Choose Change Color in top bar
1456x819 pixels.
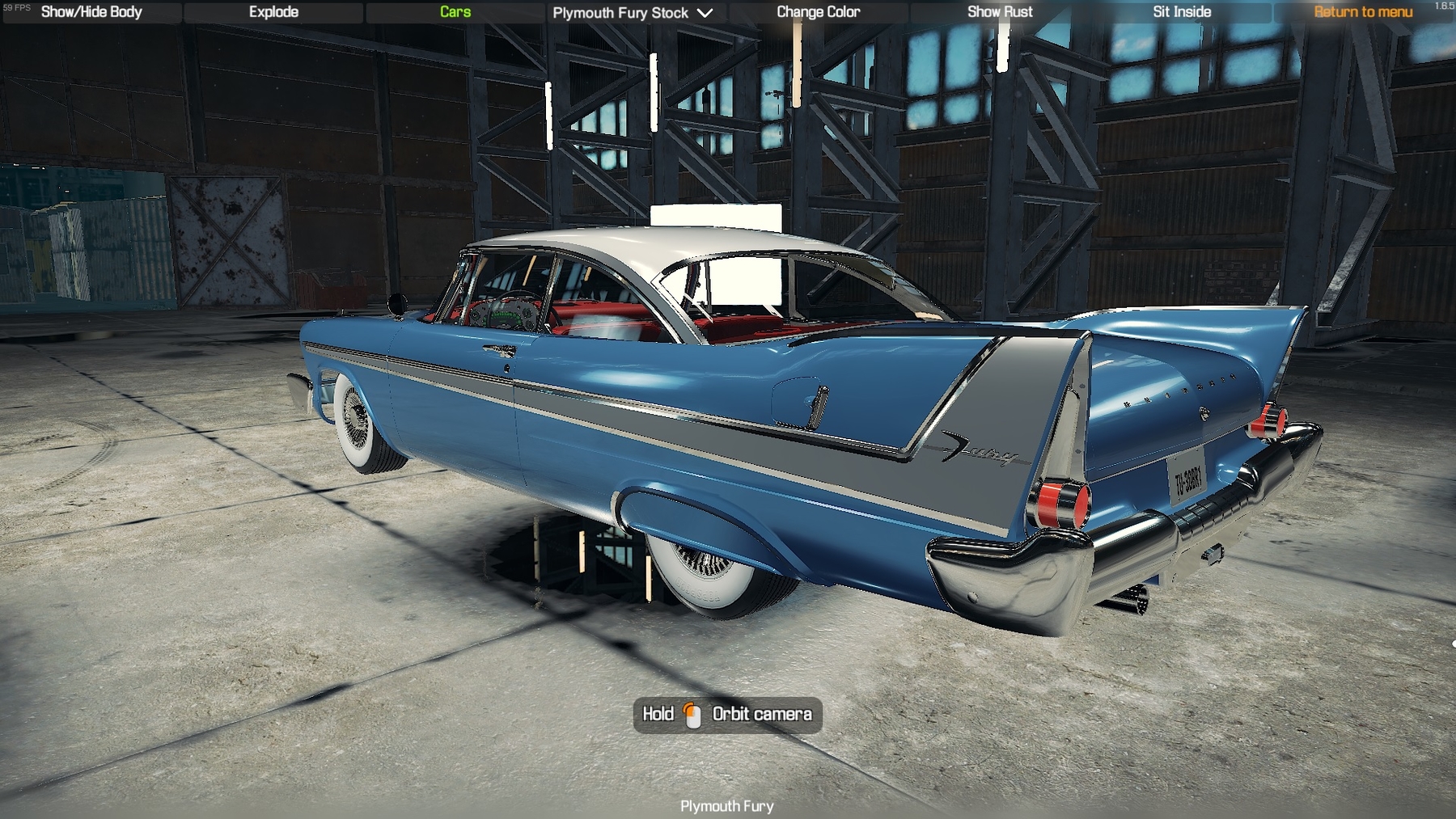point(818,12)
